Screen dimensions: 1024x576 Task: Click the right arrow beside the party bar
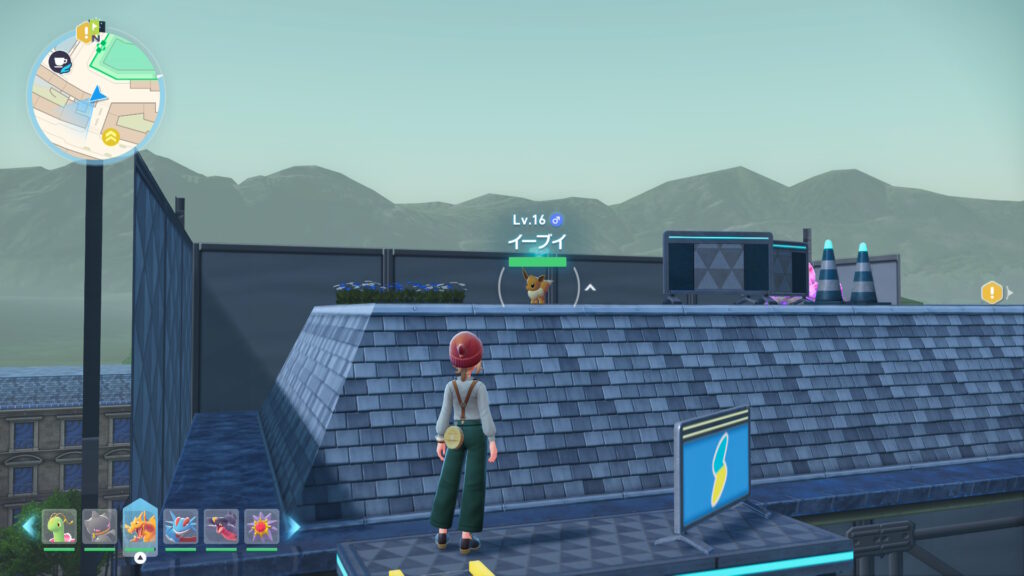coord(294,526)
